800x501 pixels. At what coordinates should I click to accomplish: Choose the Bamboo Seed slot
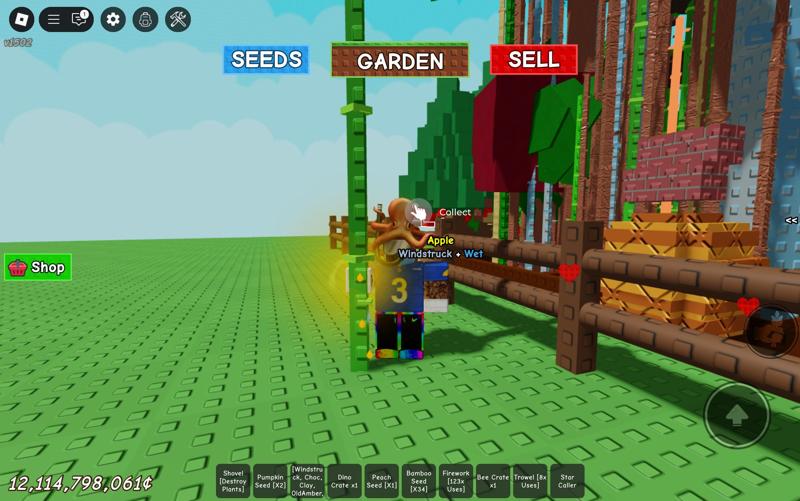[419, 481]
